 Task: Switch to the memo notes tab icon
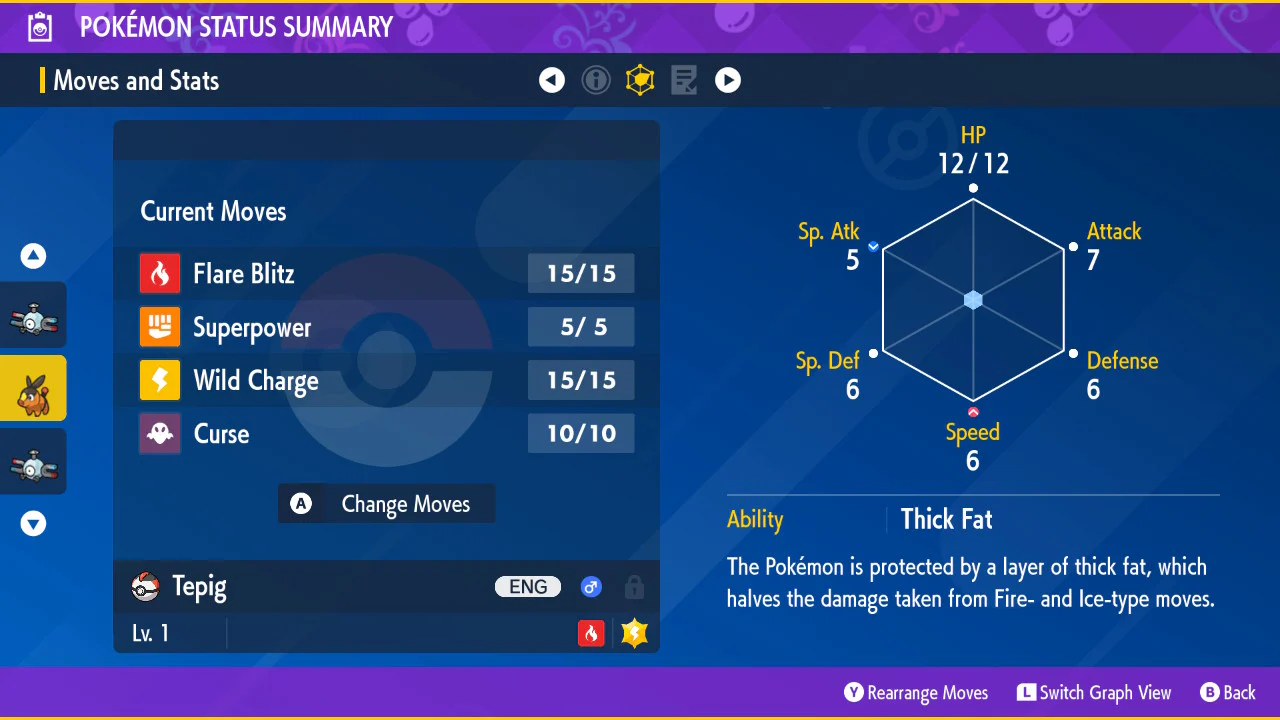684,80
